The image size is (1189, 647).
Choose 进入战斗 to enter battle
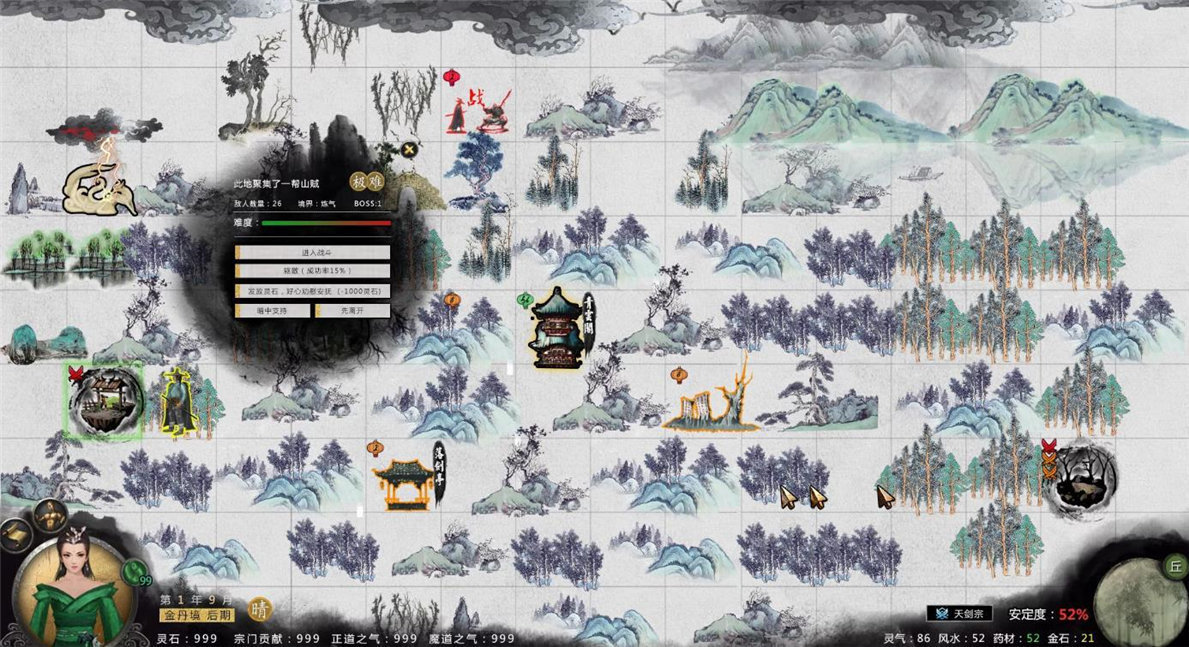point(312,253)
